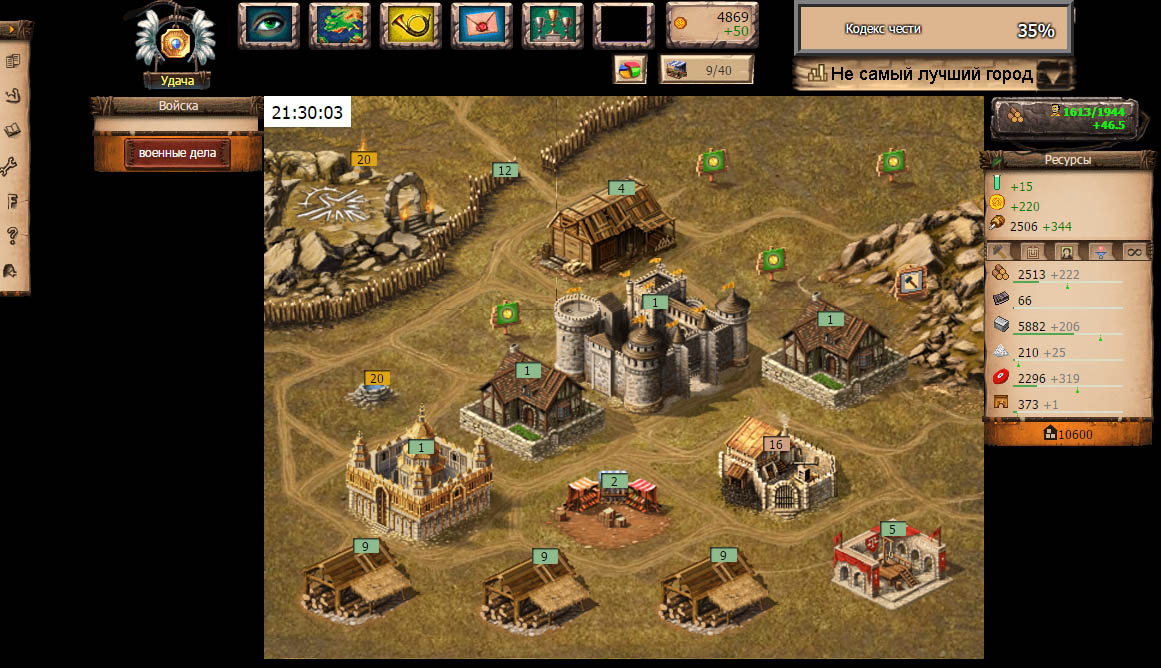Viewport: 1161px width, 668px height.
Task: Open the world map icon
Action: point(339,25)
